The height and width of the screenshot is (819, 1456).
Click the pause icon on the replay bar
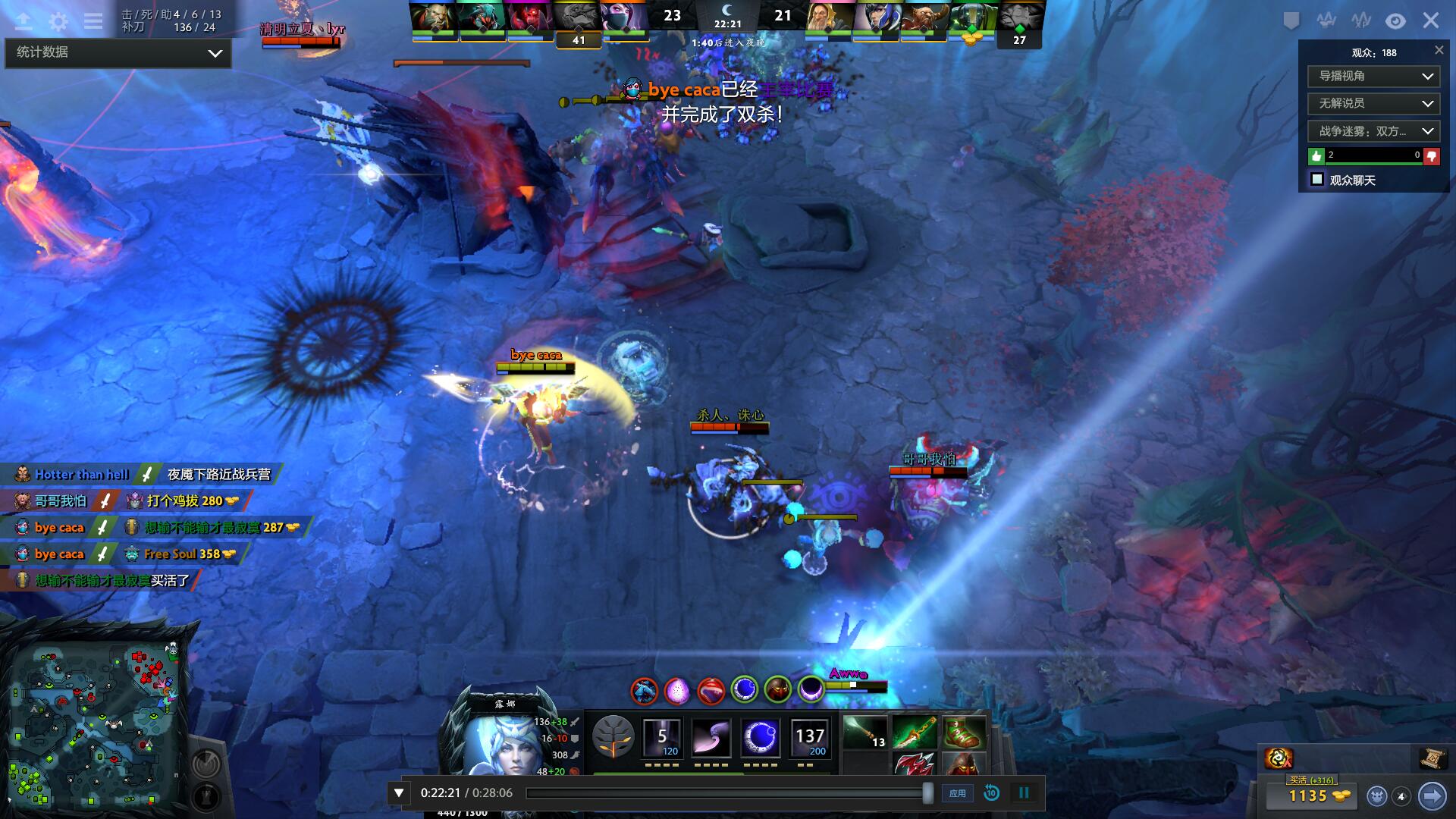[x=1025, y=792]
